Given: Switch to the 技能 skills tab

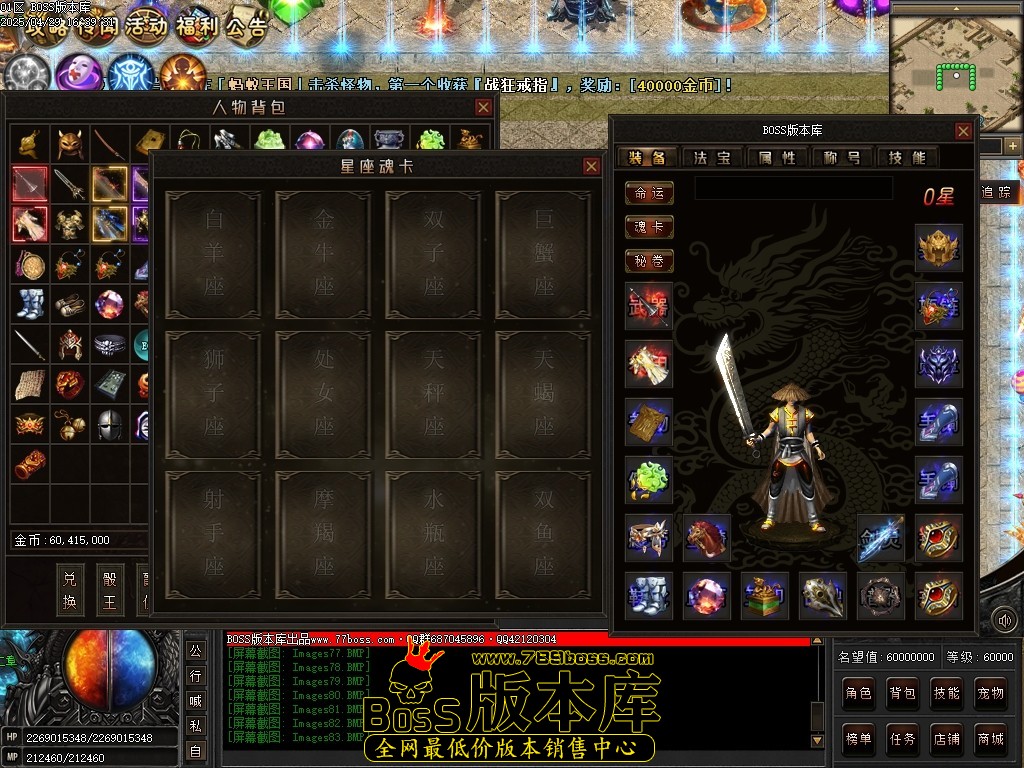Looking at the screenshot, I should click(907, 157).
